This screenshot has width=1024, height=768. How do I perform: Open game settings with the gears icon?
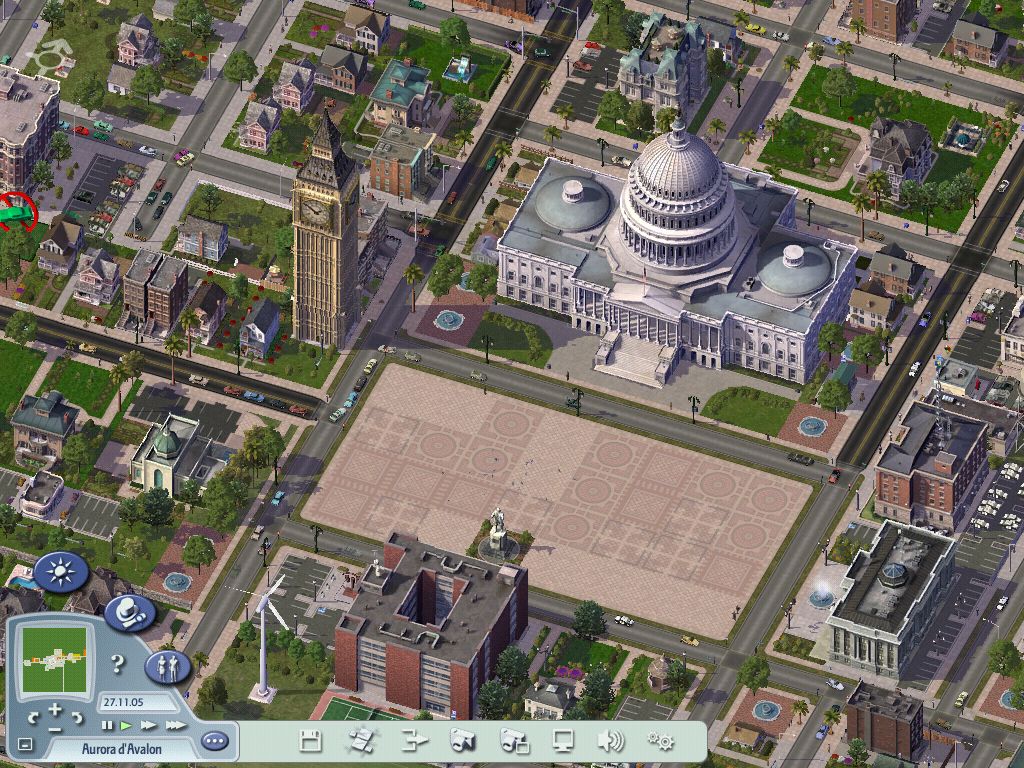660,741
